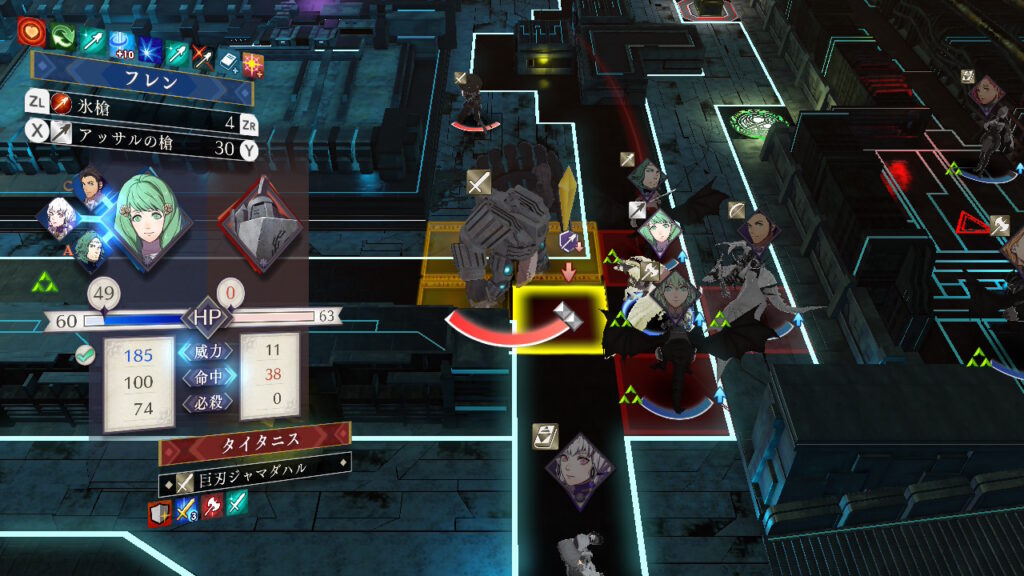Select the yellow highlighted target tile
1024x576 pixels.
tap(558, 319)
